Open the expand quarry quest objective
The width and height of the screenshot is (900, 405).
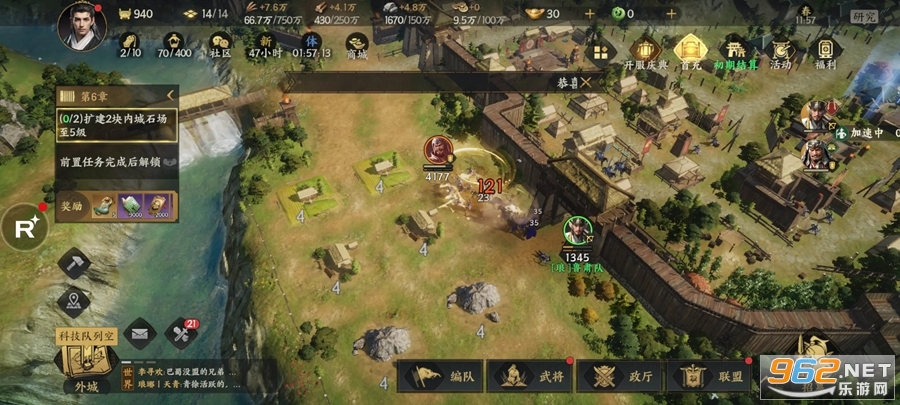tap(115, 125)
